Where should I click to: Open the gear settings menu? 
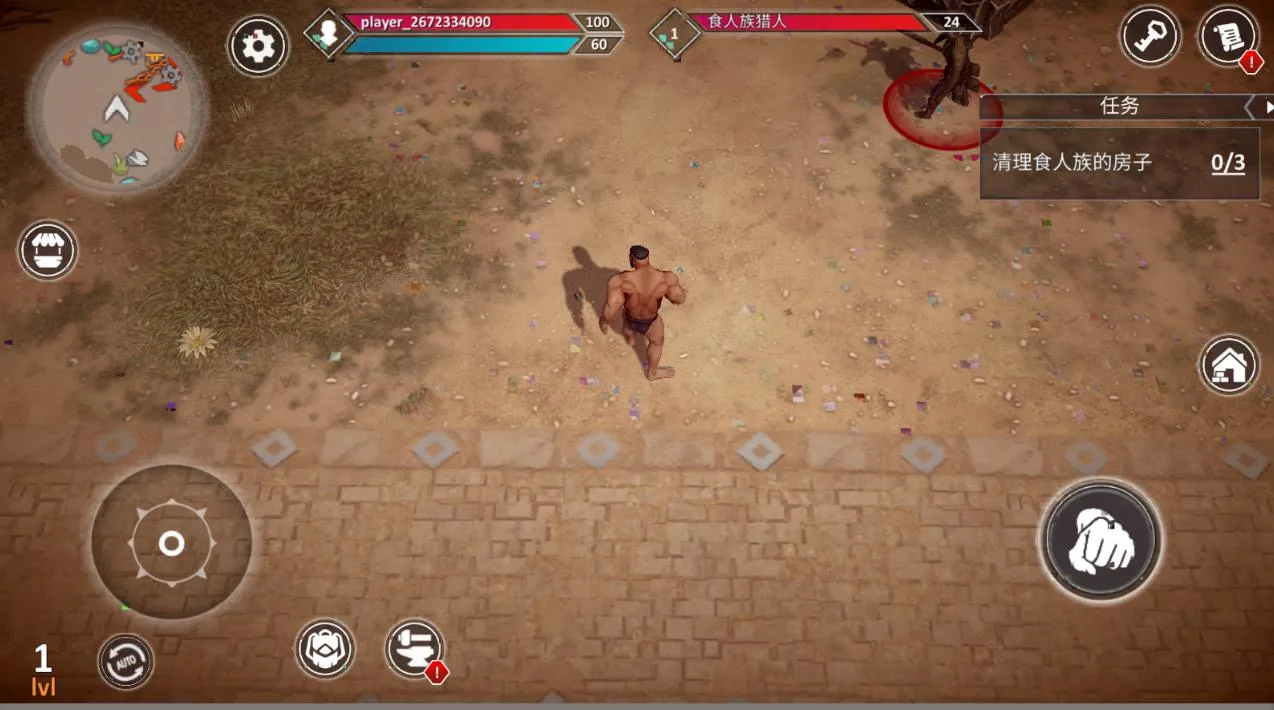point(258,46)
